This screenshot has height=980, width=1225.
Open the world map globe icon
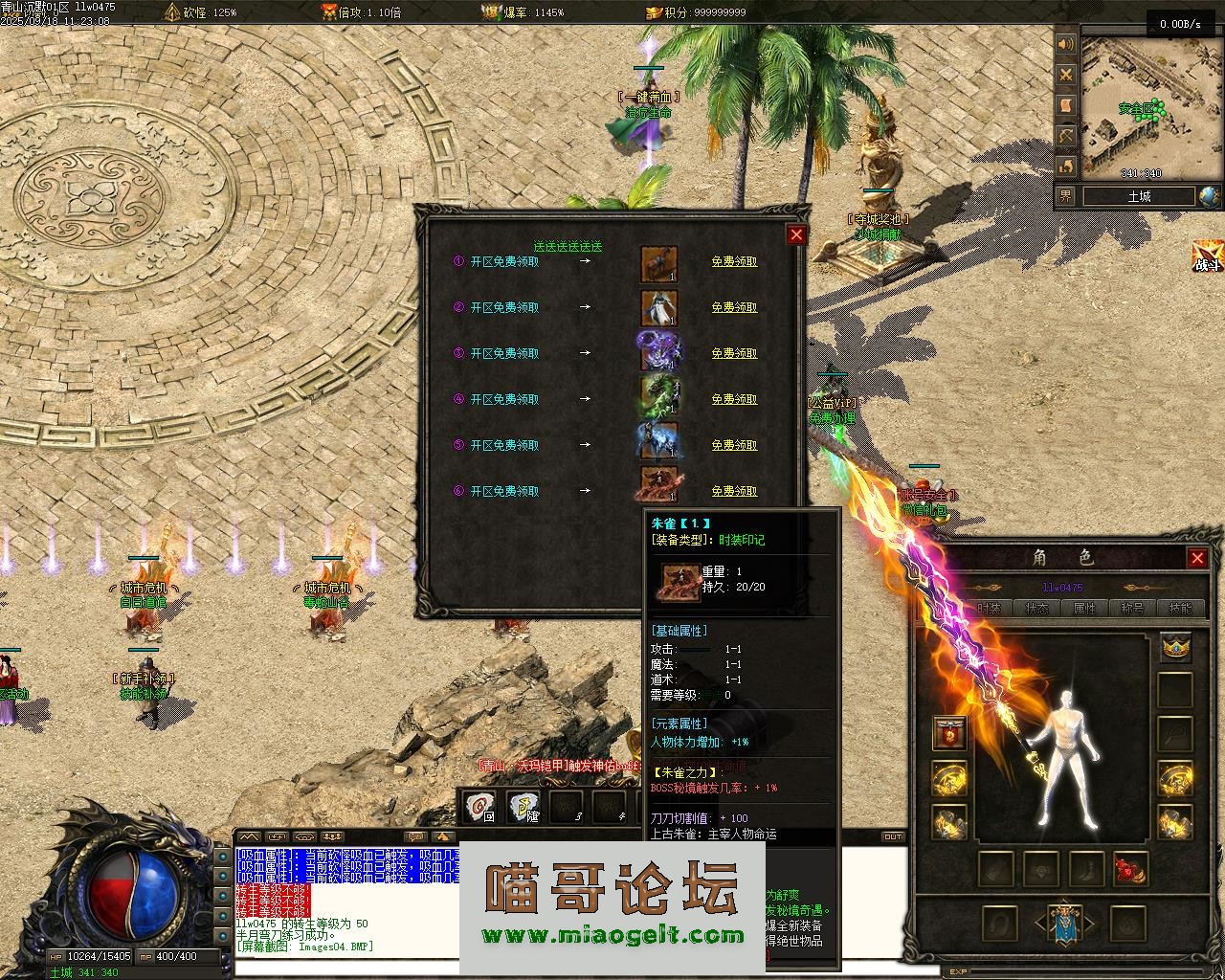coord(1209,196)
